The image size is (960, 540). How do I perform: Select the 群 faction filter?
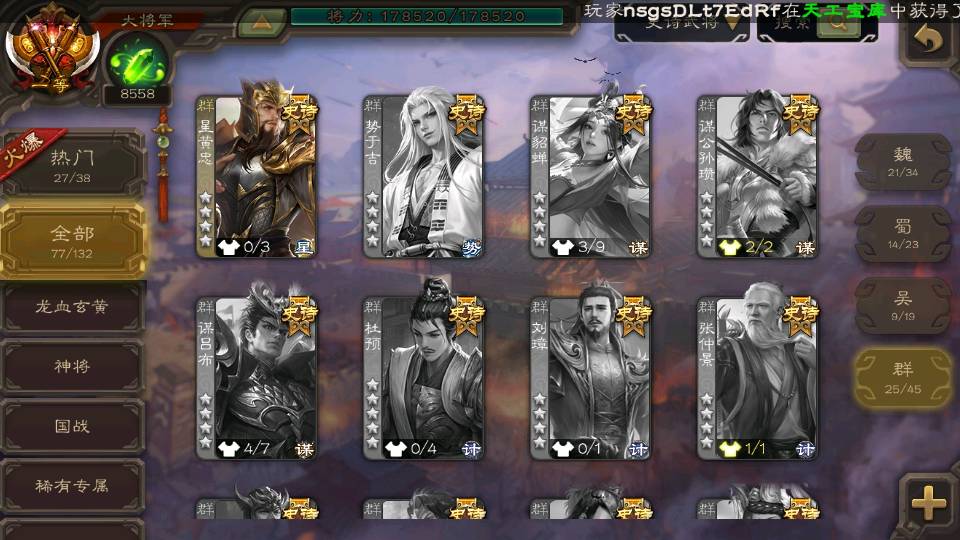point(903,377)
